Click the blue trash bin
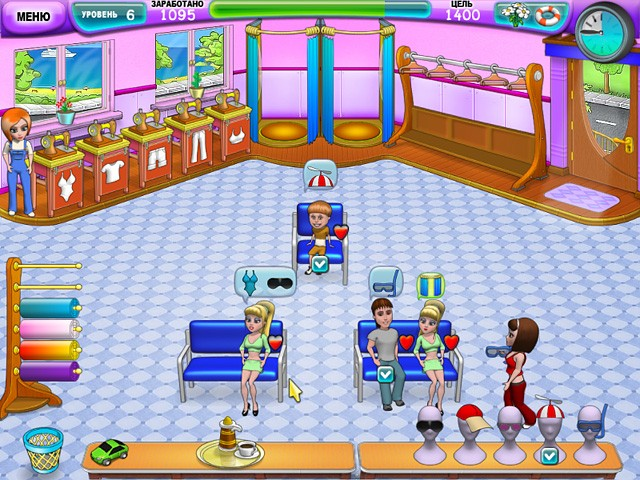The image size is (640, 480). tap(42, 451)
